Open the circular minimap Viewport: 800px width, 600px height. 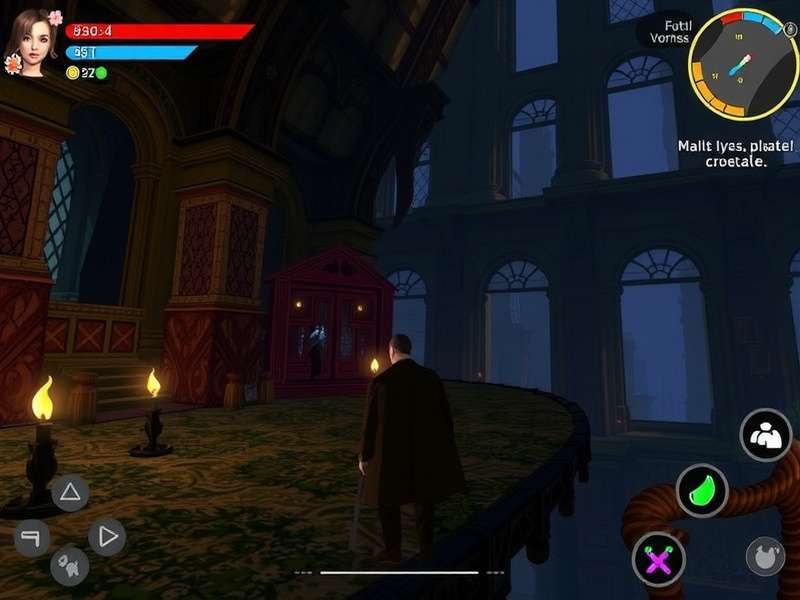tap(742, 65)
